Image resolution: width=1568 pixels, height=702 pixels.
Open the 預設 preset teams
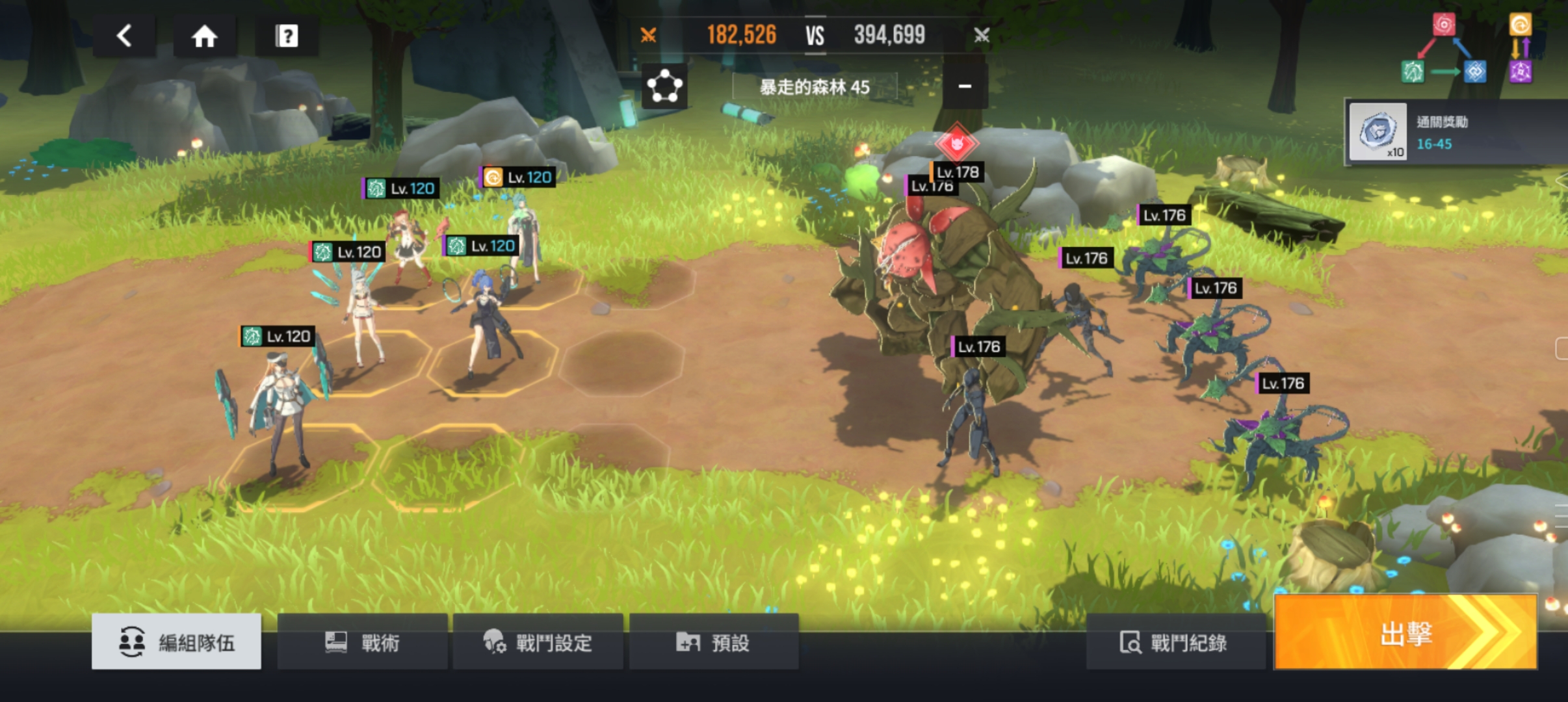713,642
